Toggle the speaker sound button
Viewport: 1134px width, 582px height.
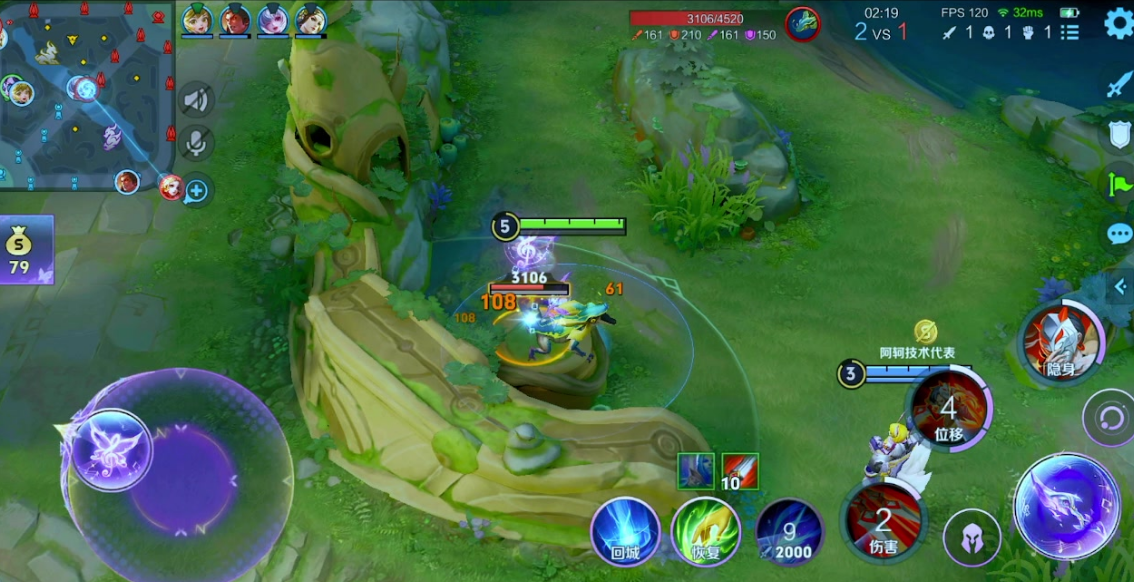(x=197, y=99)
